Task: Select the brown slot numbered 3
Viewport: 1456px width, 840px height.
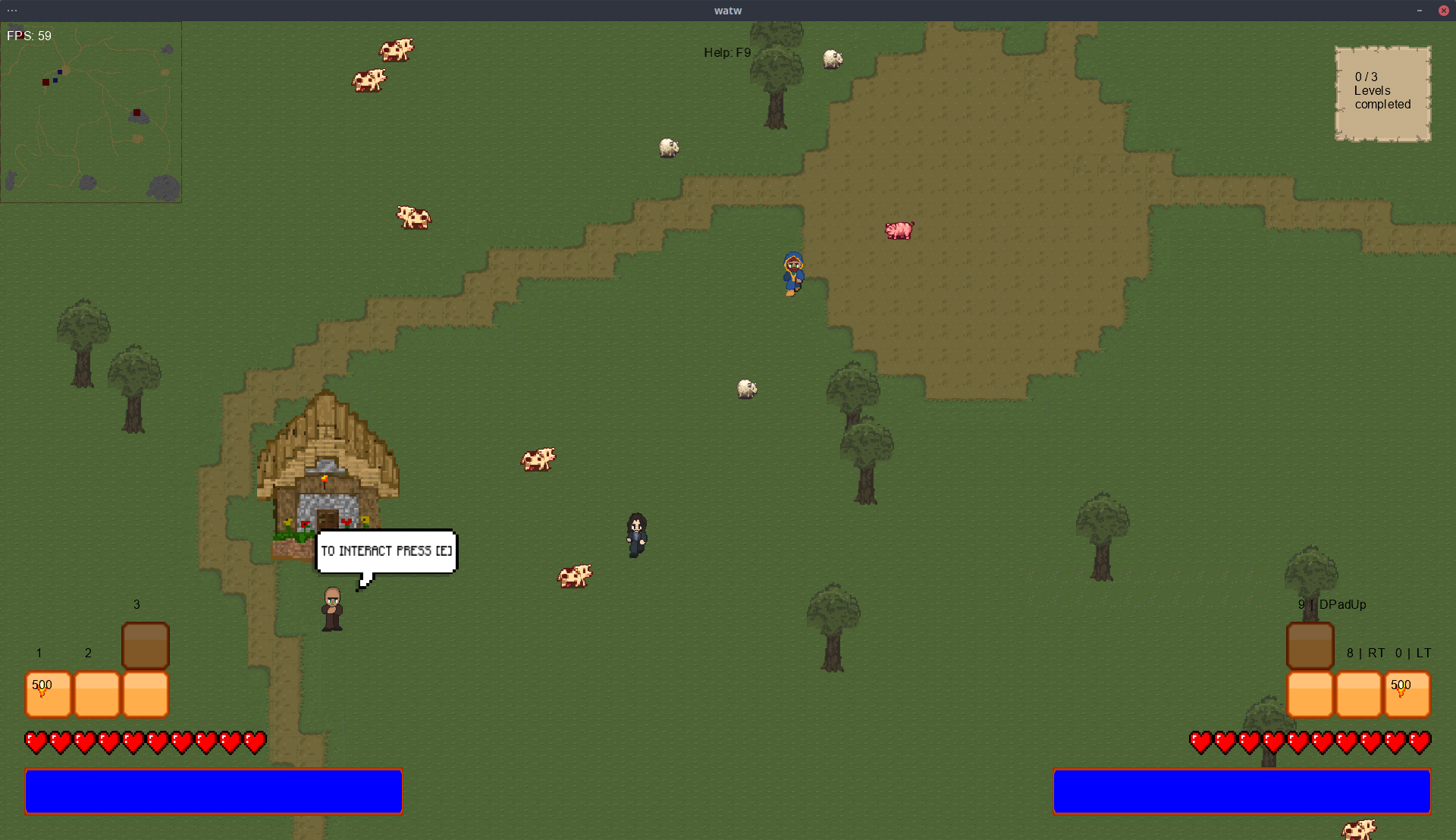Action: point(146,645)
